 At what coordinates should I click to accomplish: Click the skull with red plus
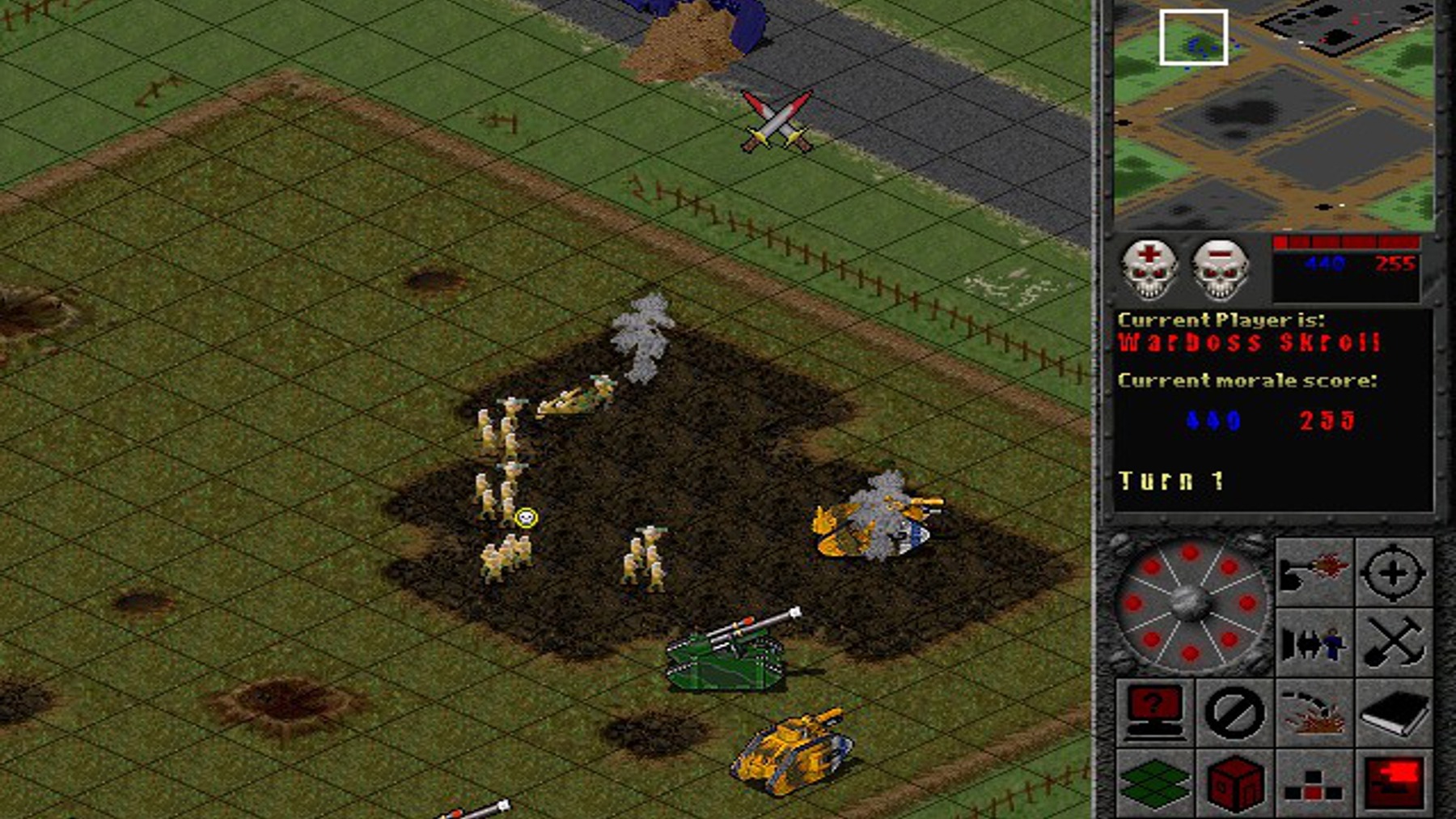pos(1149,269)
